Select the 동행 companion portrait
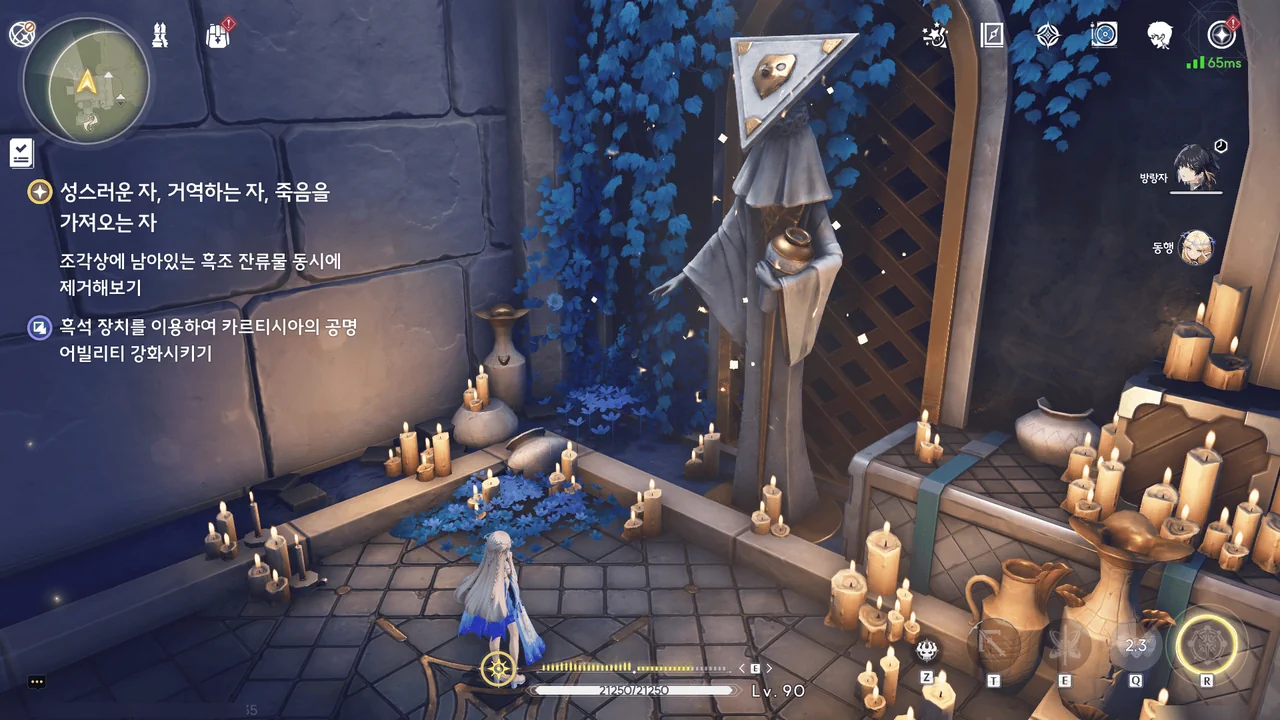Image resolution: width=1280 pixels, height=720 pixels. tap(1196, 247)
